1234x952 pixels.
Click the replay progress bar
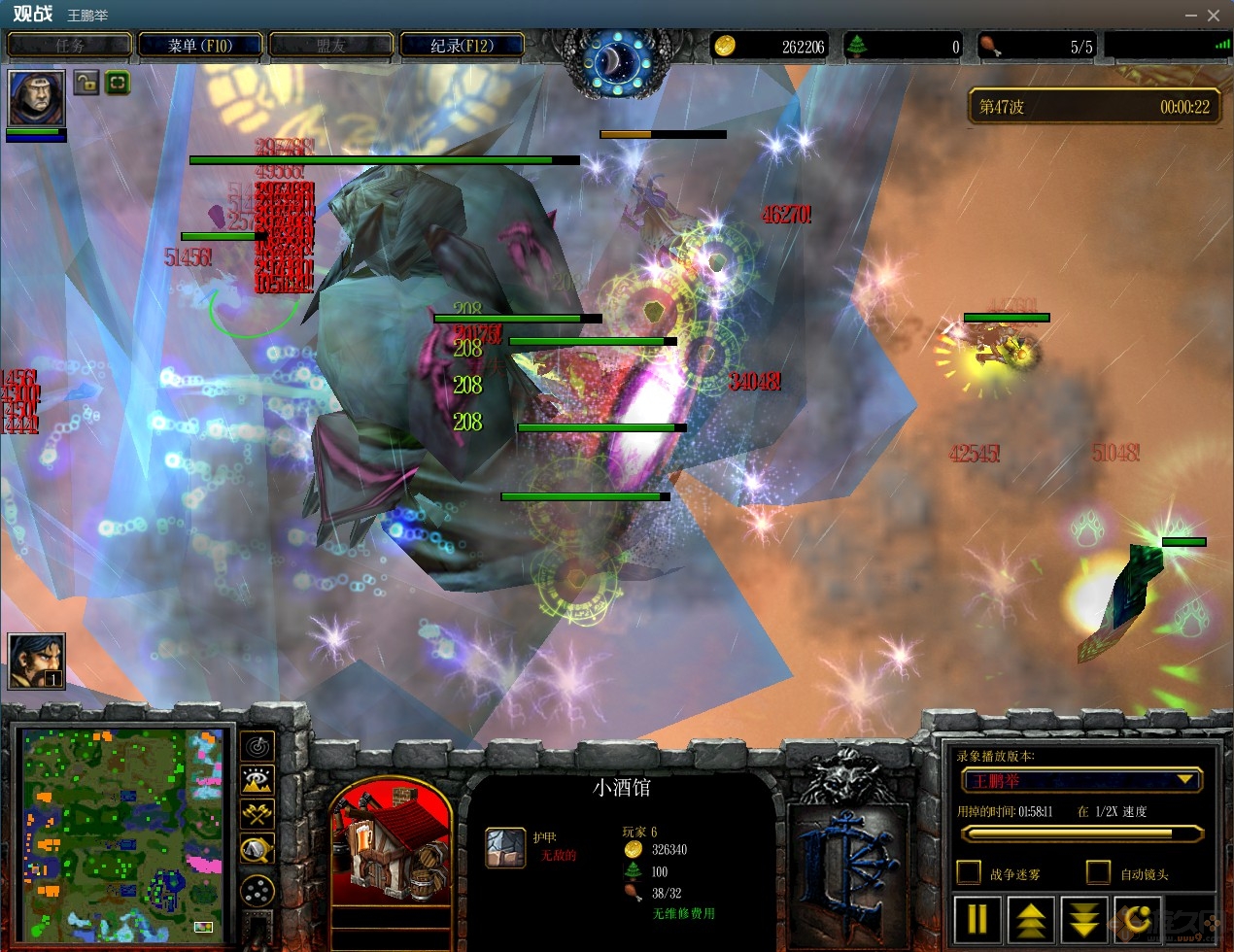pos(1081,833)
